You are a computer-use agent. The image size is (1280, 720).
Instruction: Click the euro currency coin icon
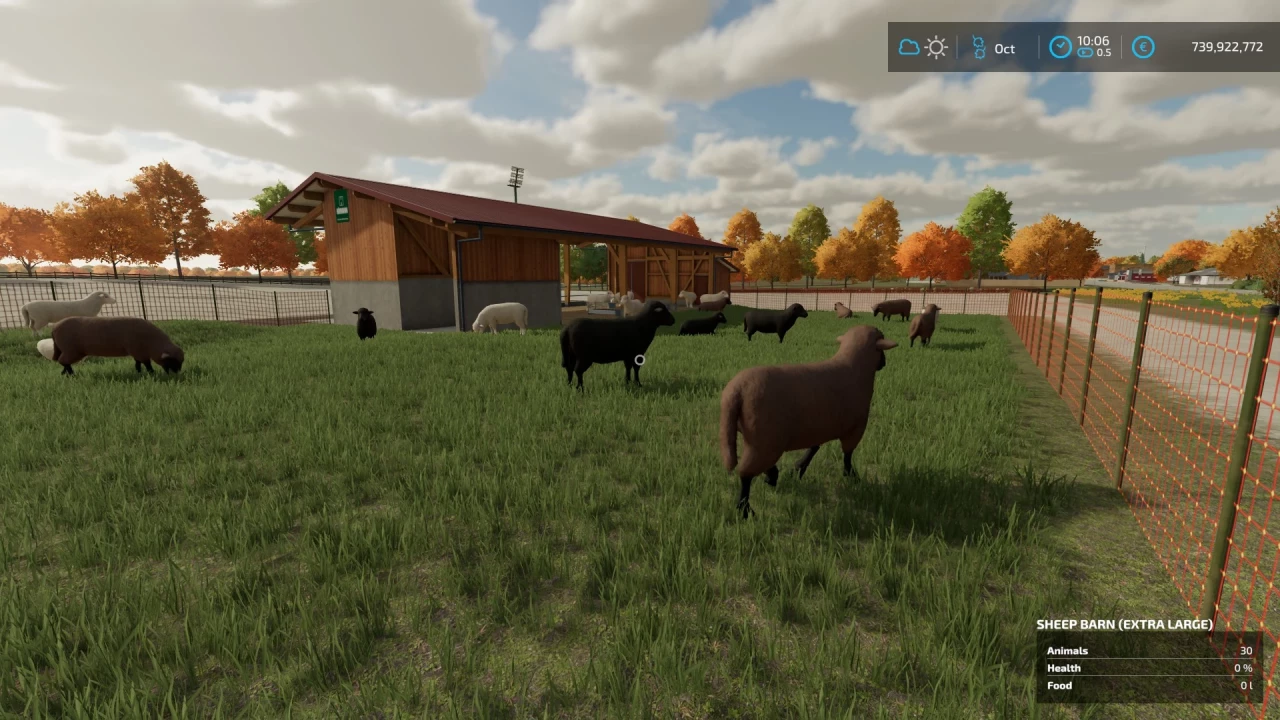point(1143,47)
